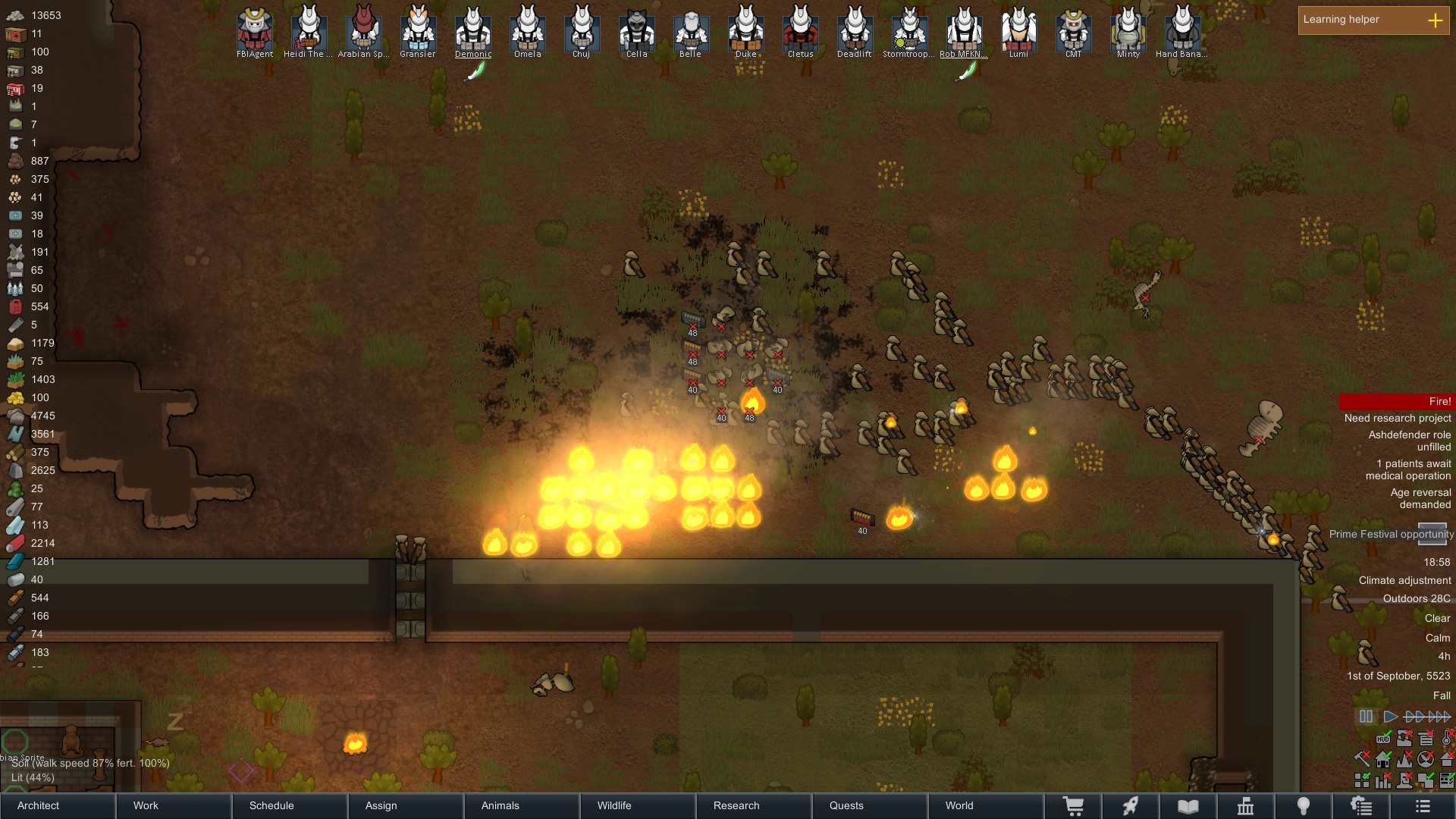View the Quests tab
This screenshot has height=819, width=1456.
[870, 805]
